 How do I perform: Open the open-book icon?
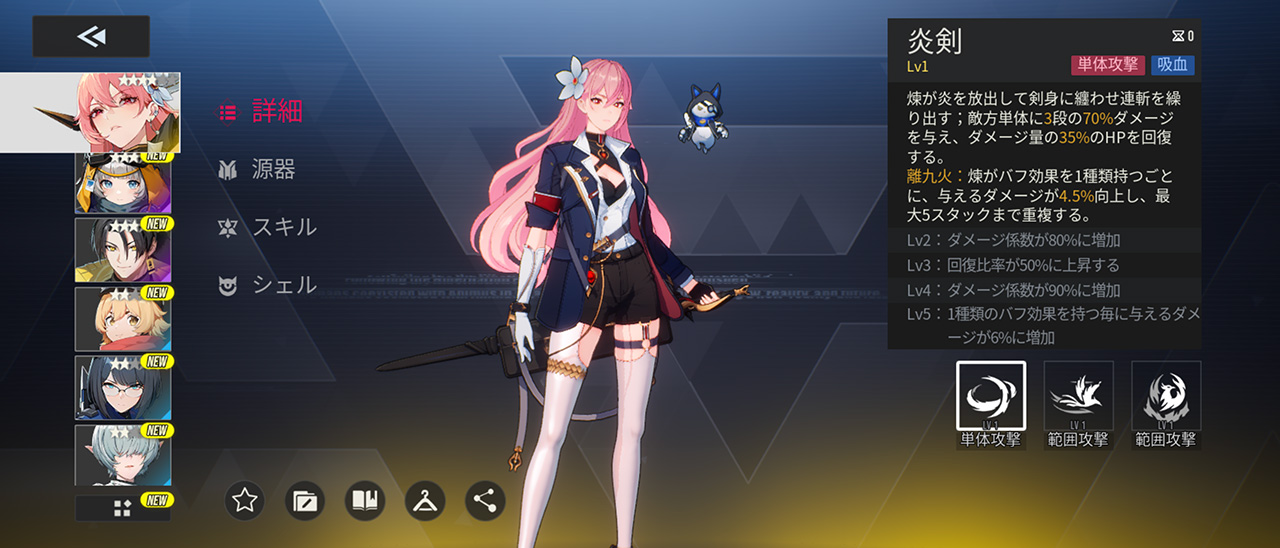[x=365, y=501]
